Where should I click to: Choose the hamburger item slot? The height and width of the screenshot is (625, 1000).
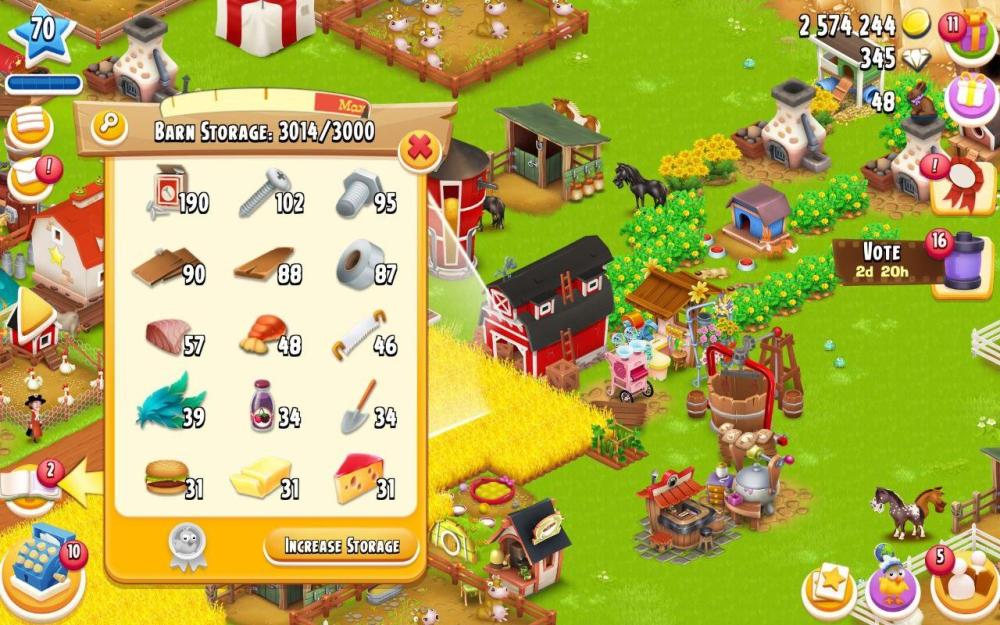[168, 476]
